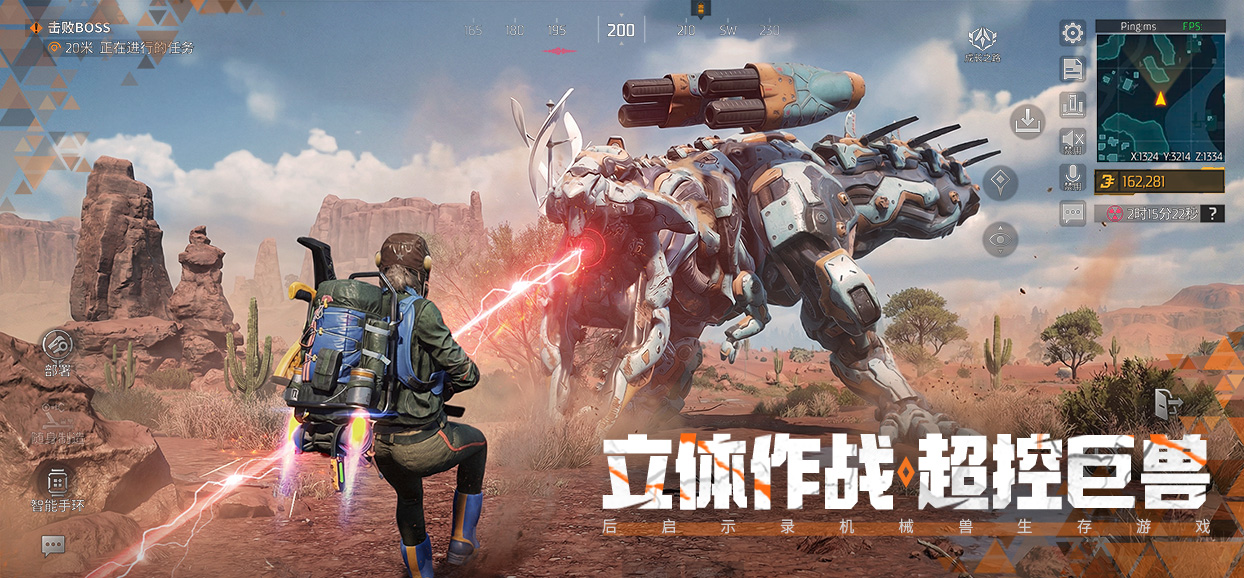Select the 击败BOSS quest tracker
This screenshot has width=1244, height=578.
pyautogui.click(x=80, y=28)
